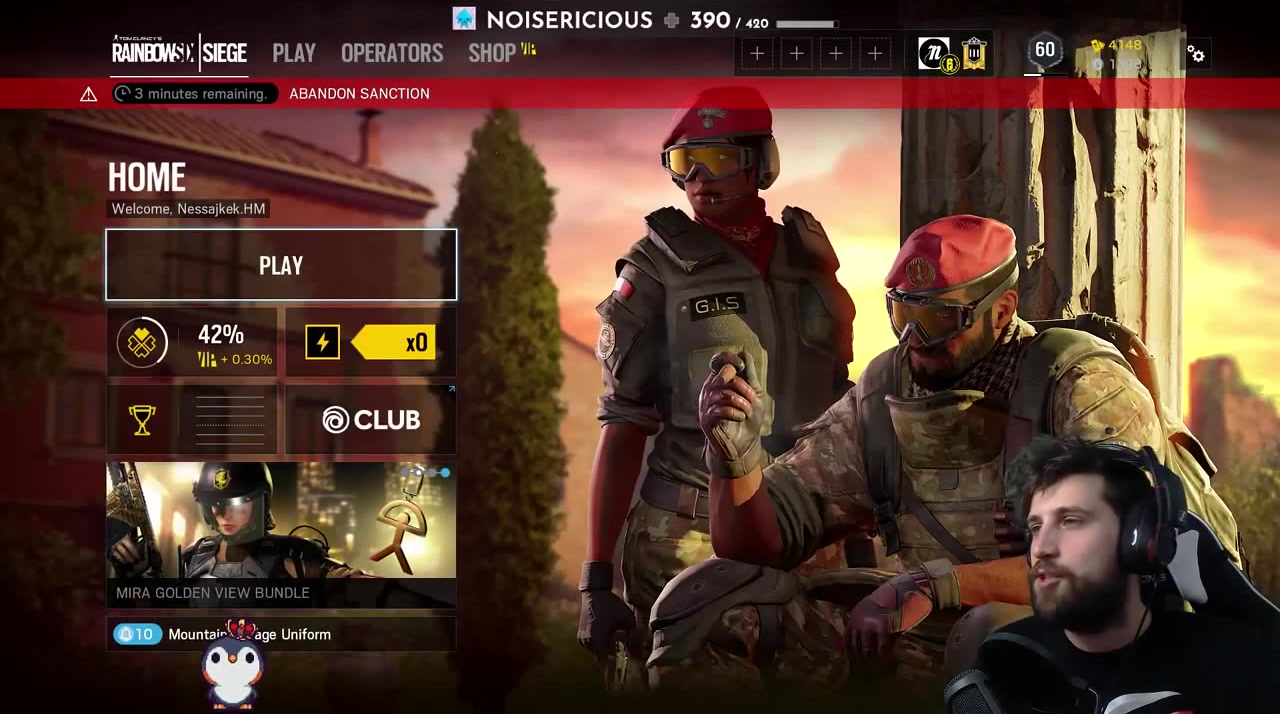Click the large PLAY button
Image resolution: width=1280 pixels, height=714 pixels.
tap(281, 265)
